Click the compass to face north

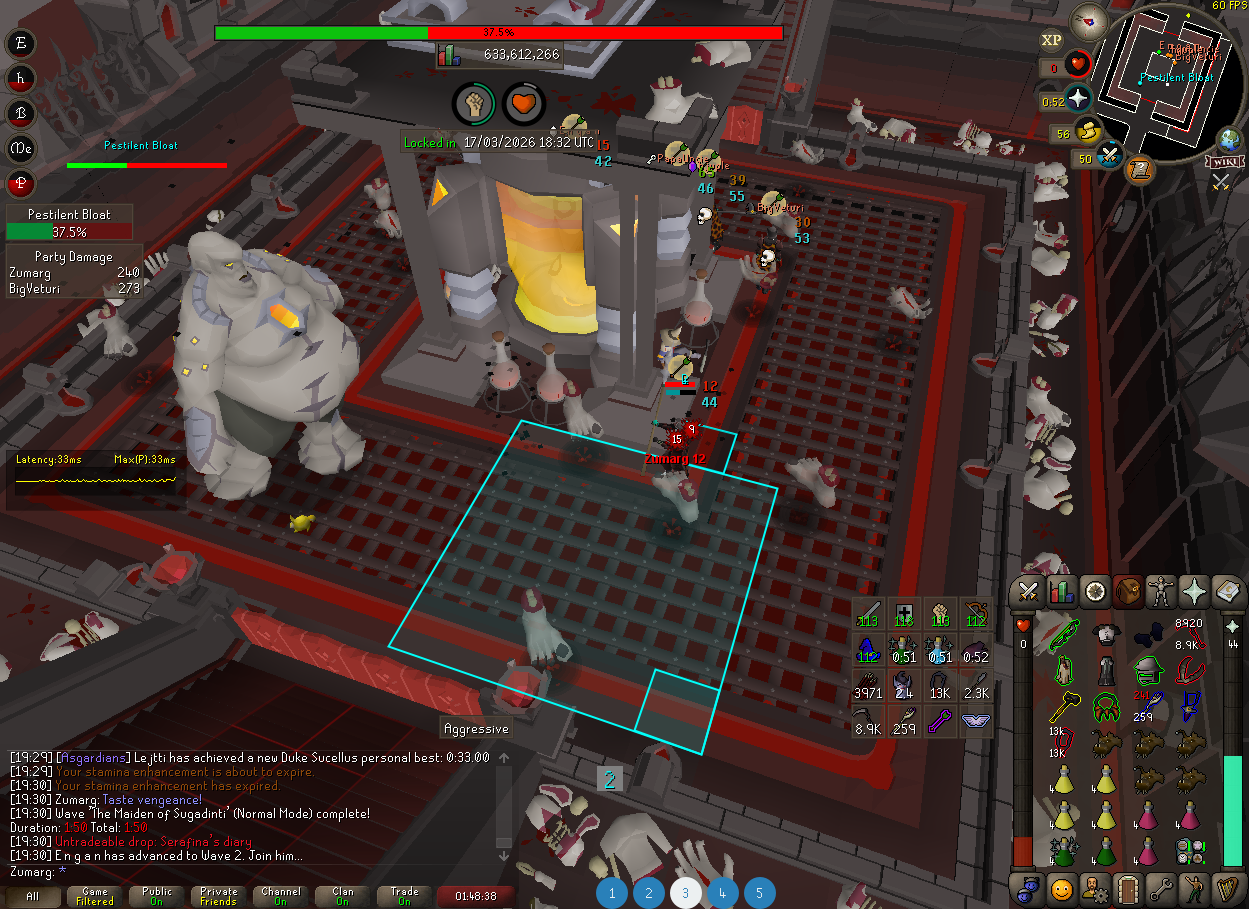click(1089, 21)
